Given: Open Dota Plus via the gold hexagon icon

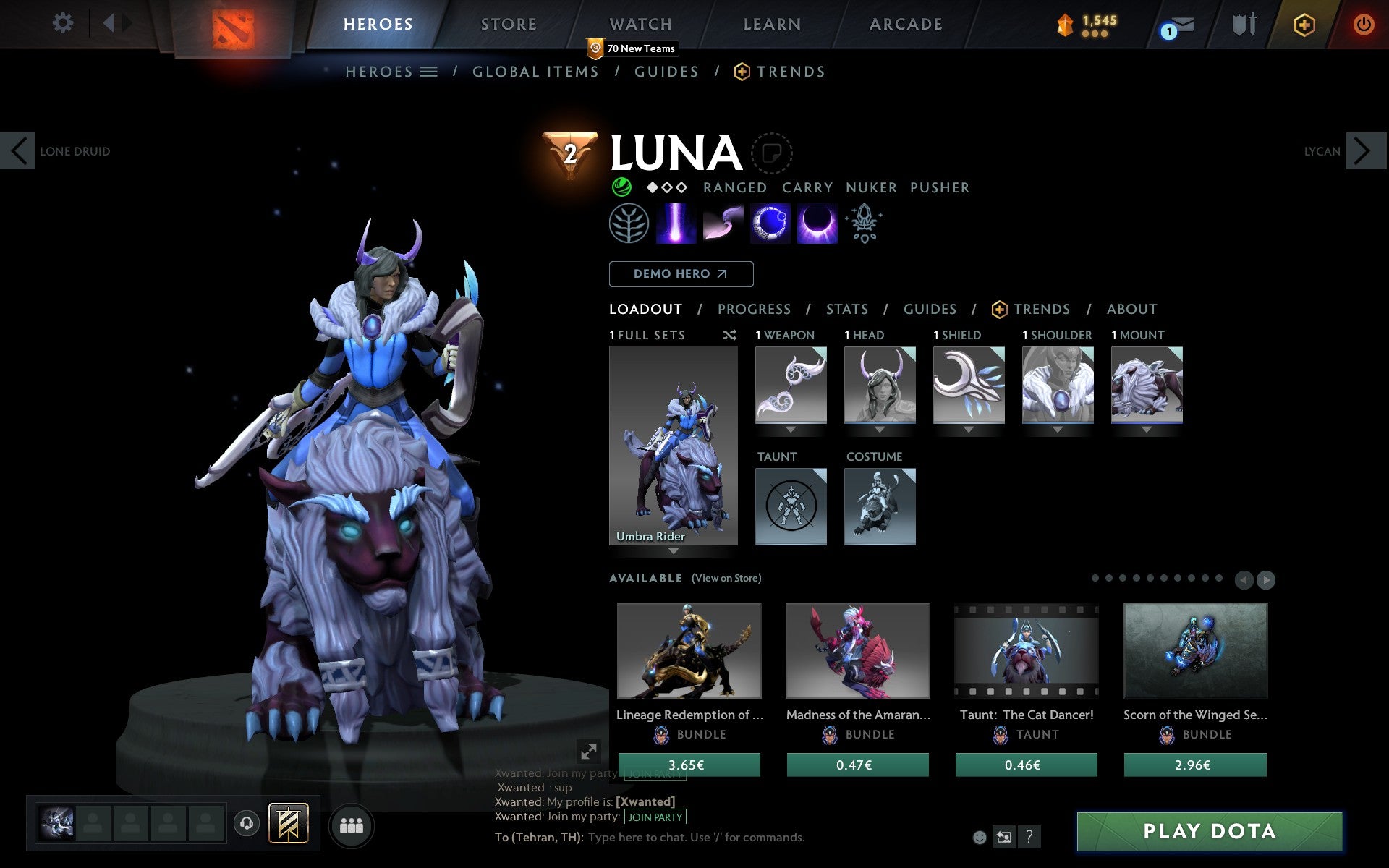Looking at the screenshot, I should 1302,24.
